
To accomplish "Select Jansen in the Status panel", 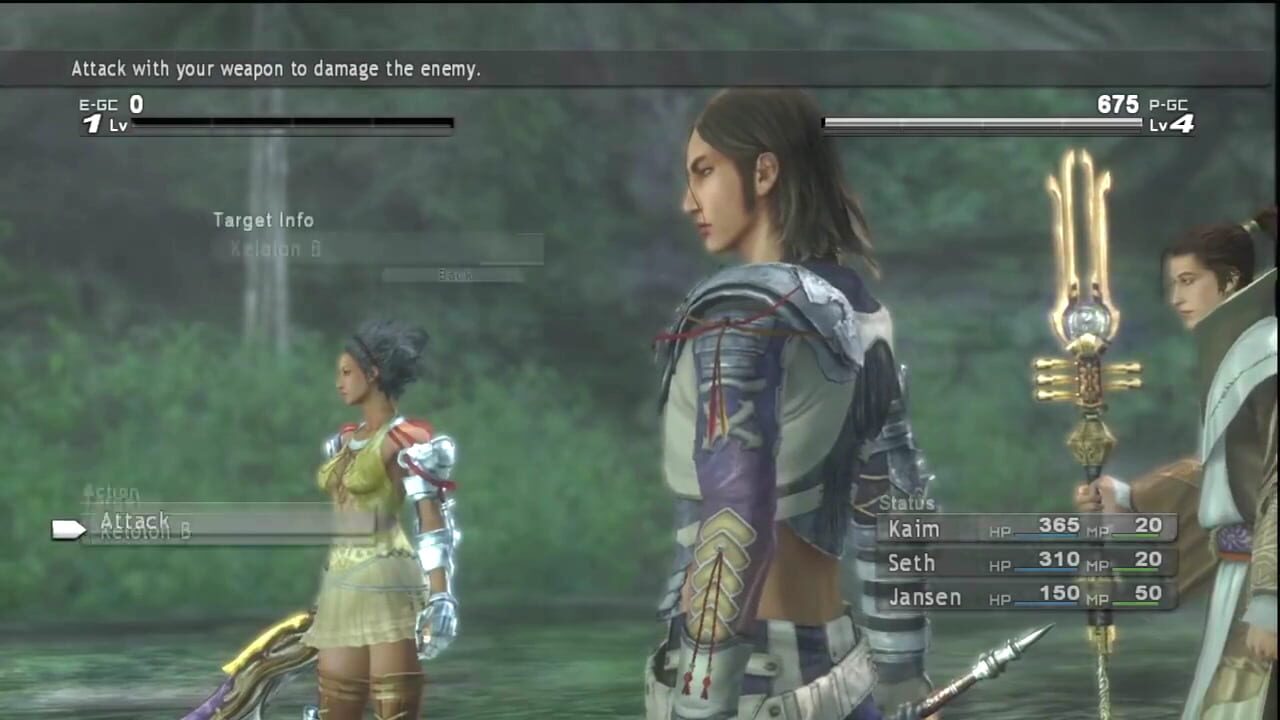I will (924, 597).
